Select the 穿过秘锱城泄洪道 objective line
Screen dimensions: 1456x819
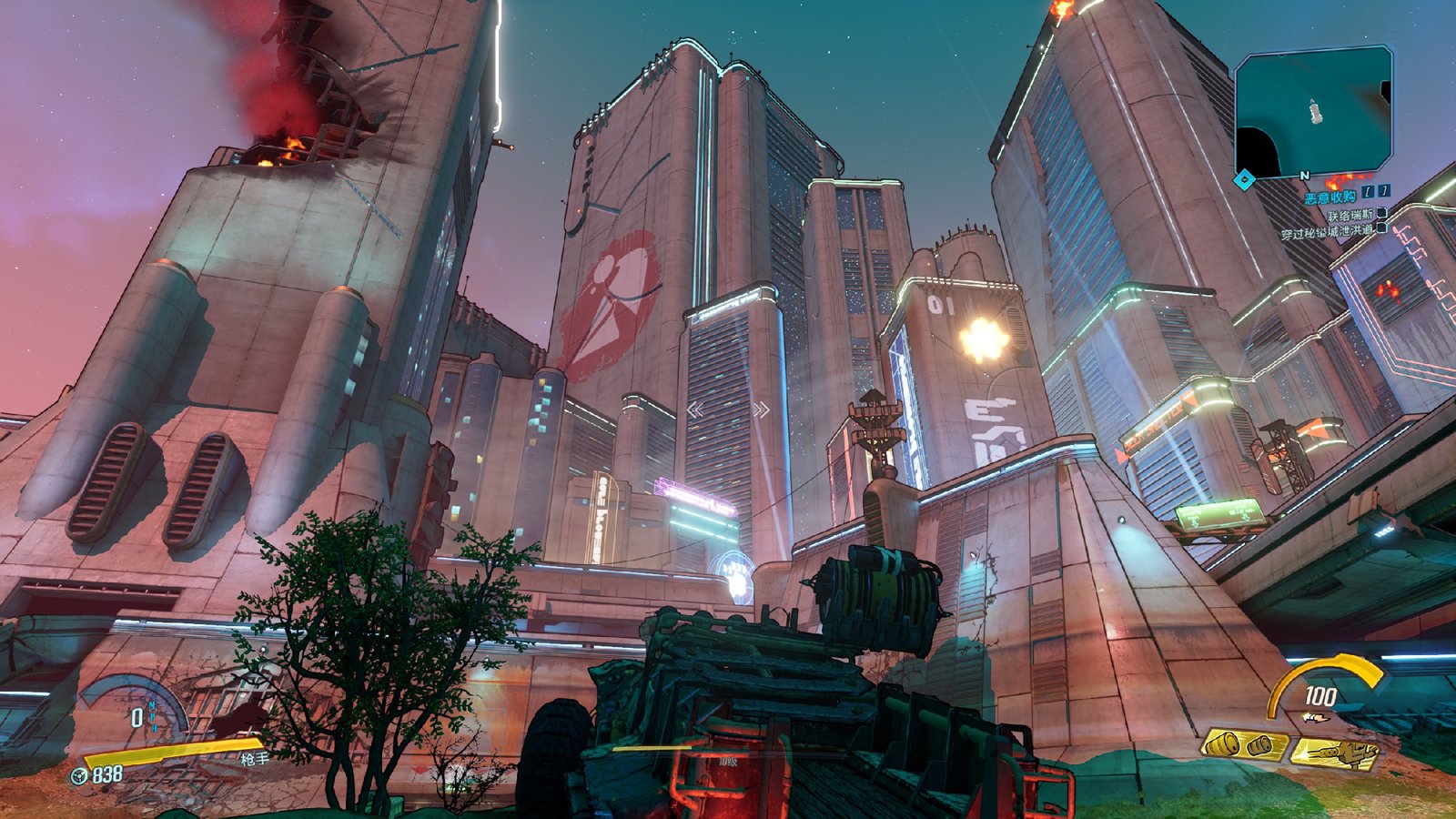[x=1326, y=232]
